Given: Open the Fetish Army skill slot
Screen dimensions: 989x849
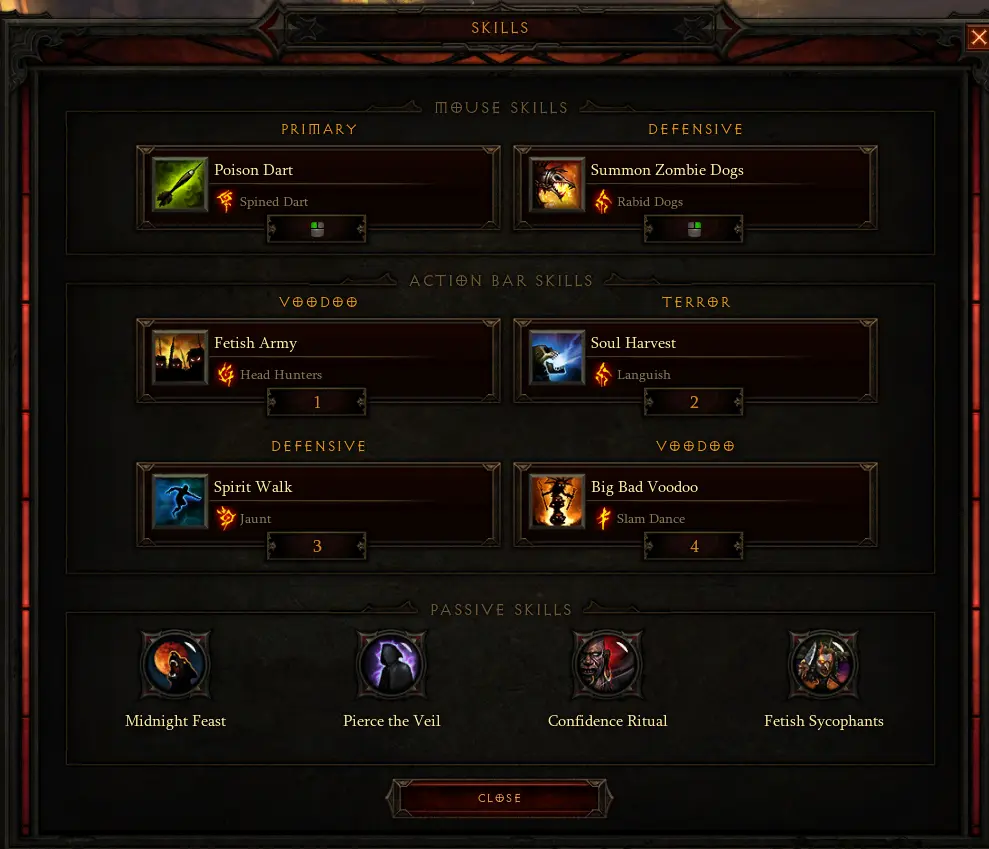Looking at the screenshot, I should pyautogui.click(x=318, y=359).
